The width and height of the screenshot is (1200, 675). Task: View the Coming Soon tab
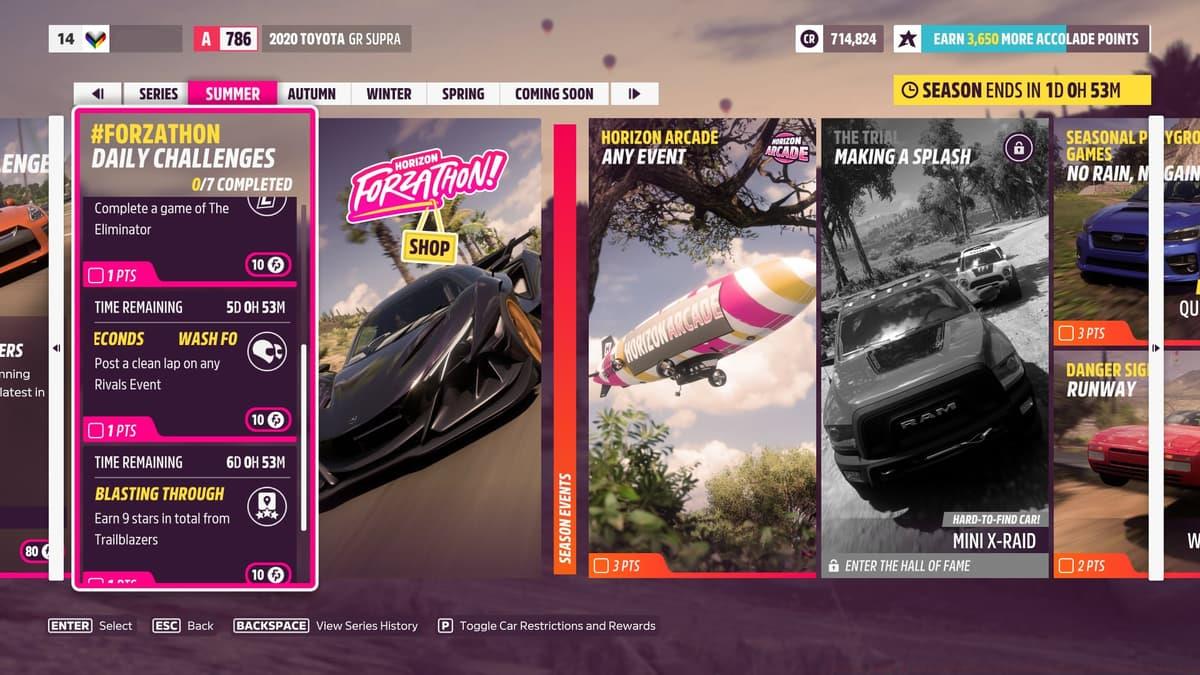pyautogui.click(x=553, y=94)
